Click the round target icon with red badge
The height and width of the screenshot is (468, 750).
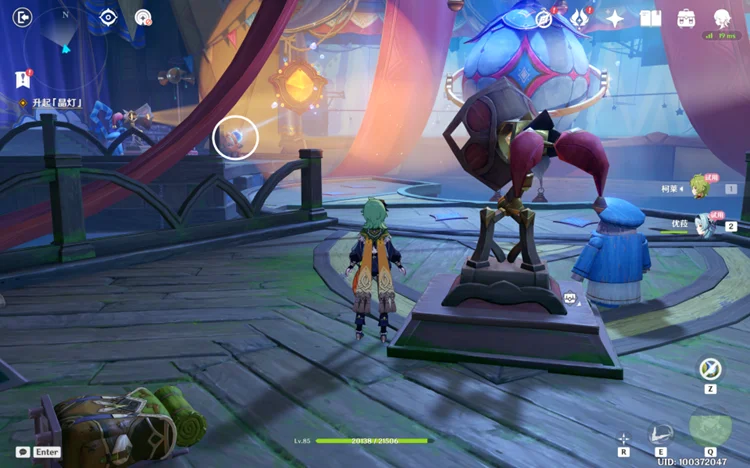click(143, 17)
